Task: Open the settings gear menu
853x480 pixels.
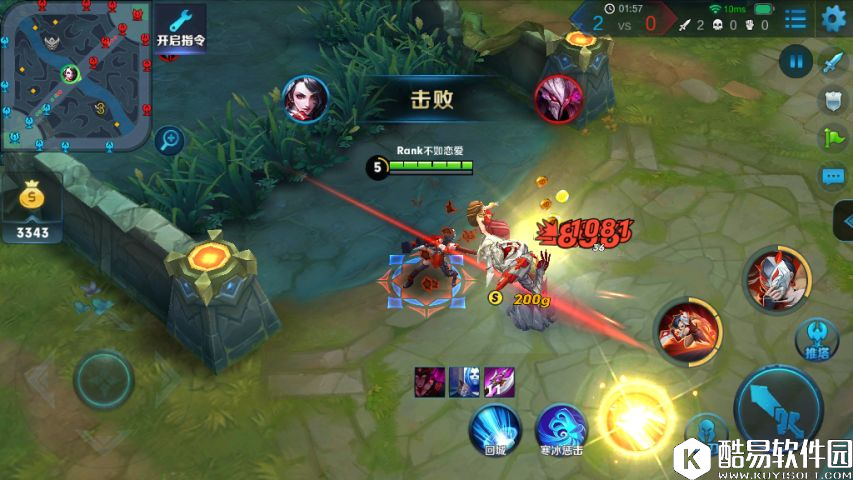Action: (x=833, y=18)
